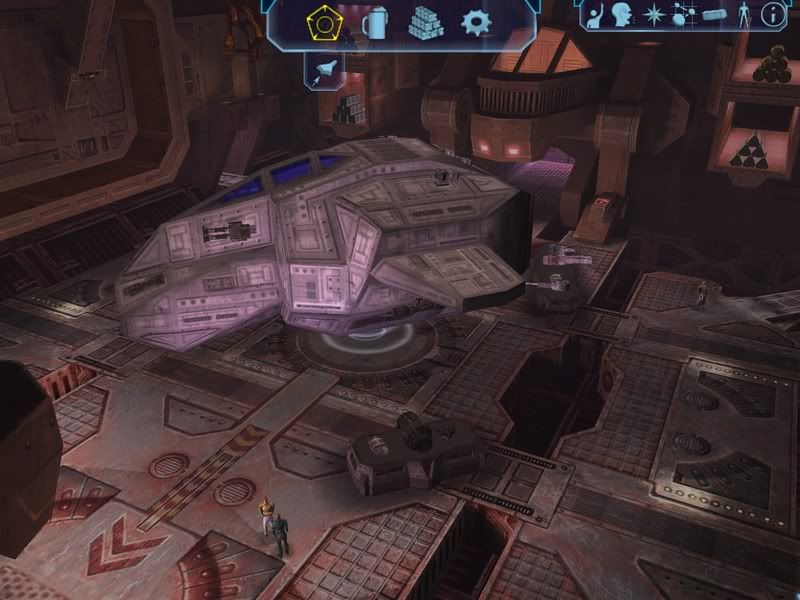800x600 pixels.
Task: Show the planets on grid map
Action: [683, 15]
